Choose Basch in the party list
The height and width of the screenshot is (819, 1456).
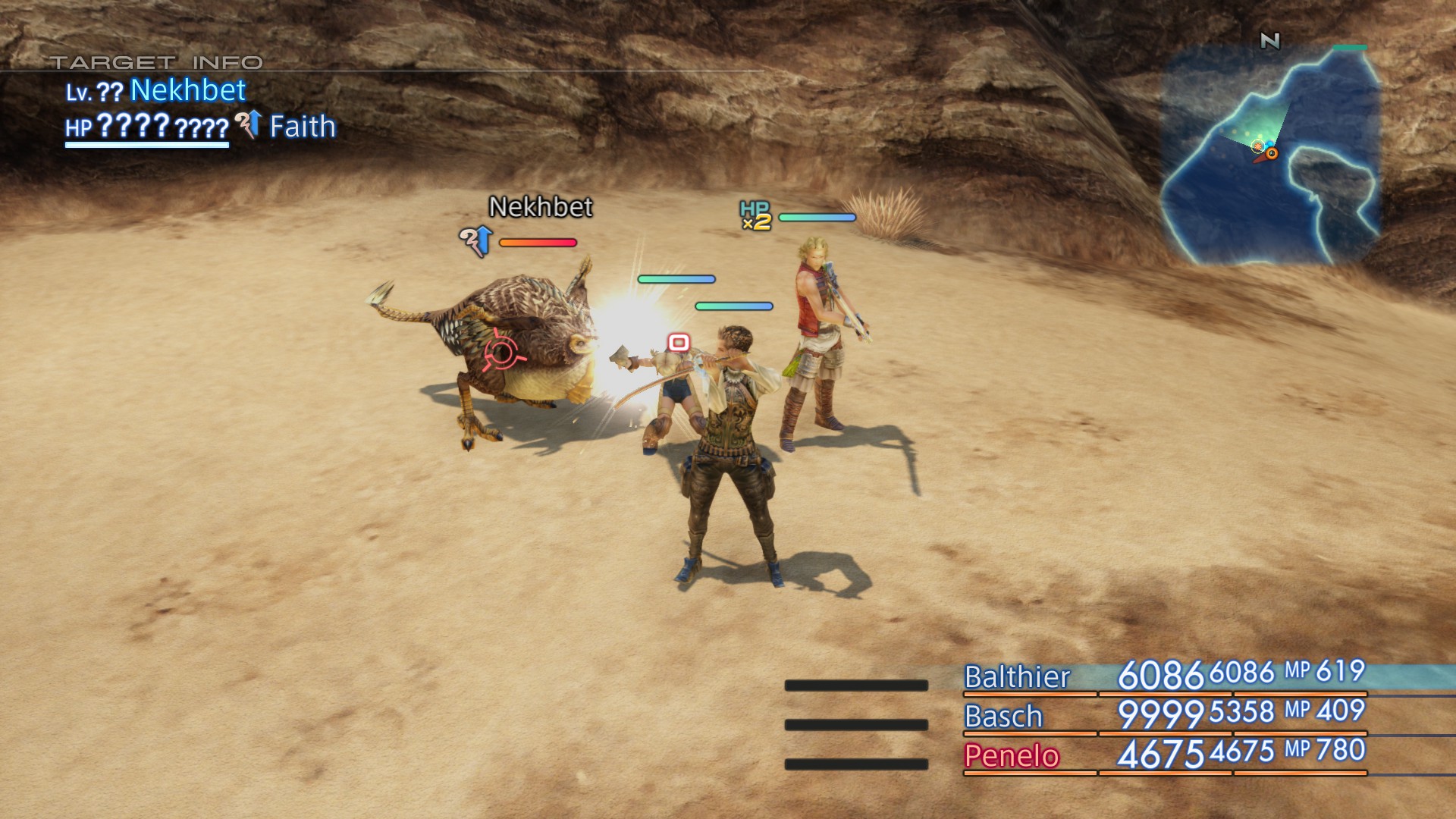click(1003, 717)
